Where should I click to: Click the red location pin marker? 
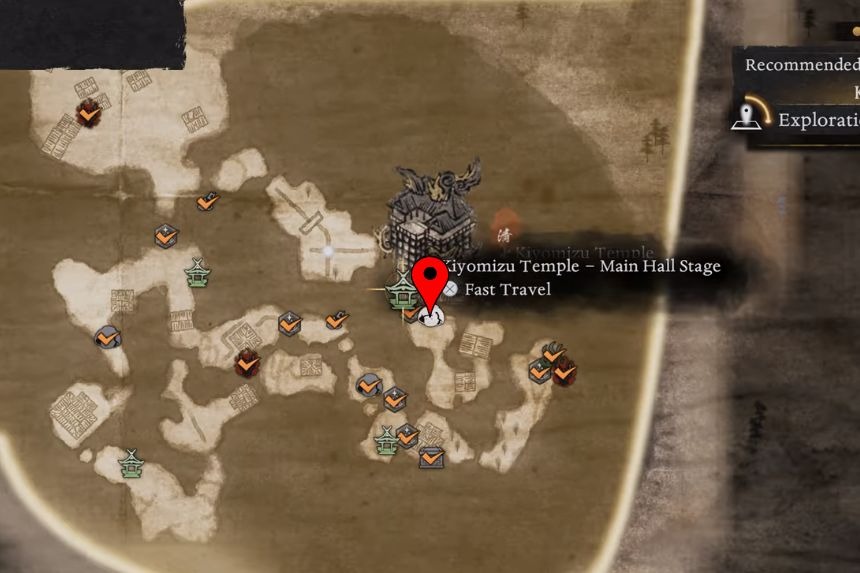[x=431, y=280]
